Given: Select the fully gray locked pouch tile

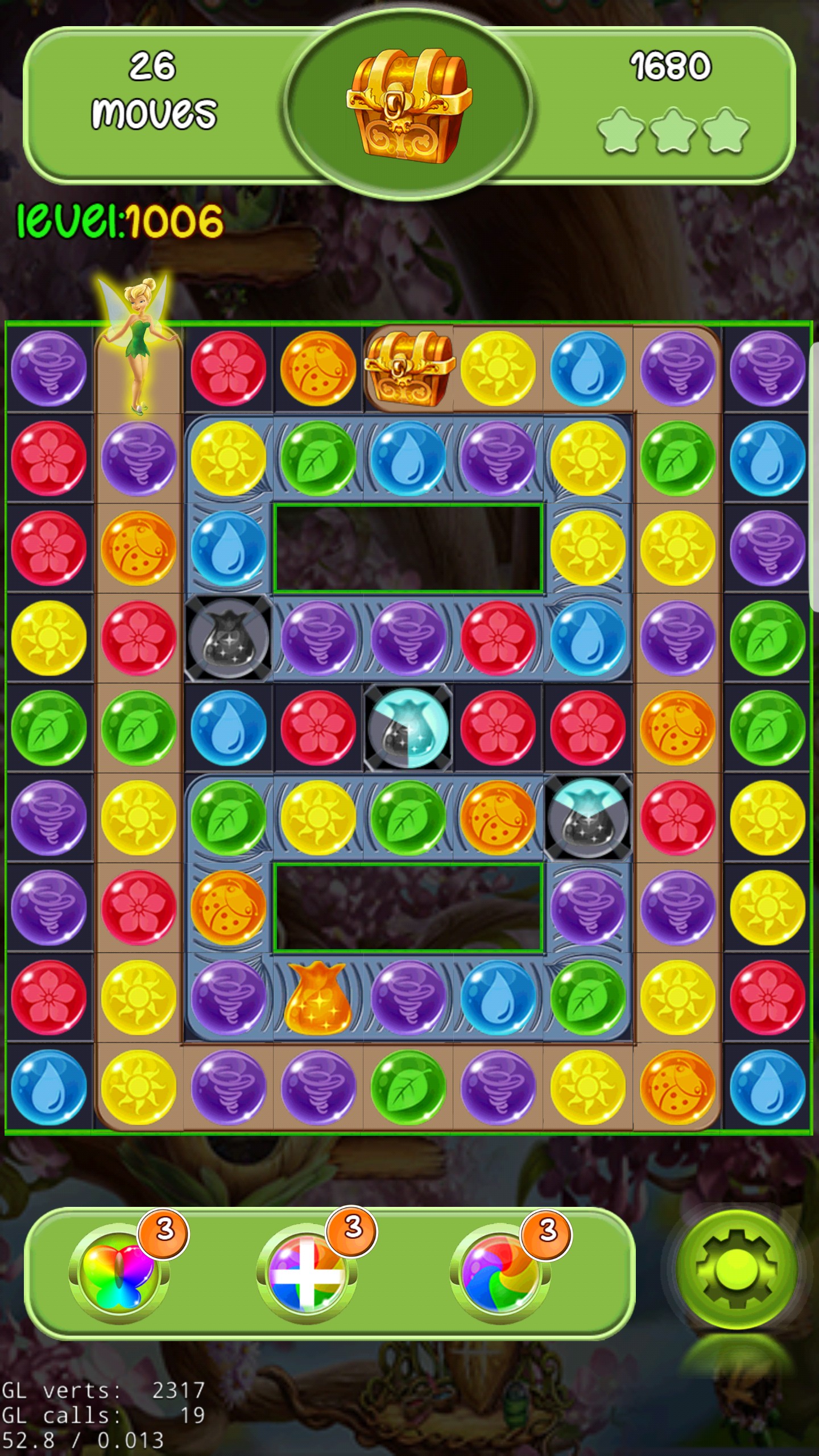Looking at the screenshot, I should pos(228,637).
